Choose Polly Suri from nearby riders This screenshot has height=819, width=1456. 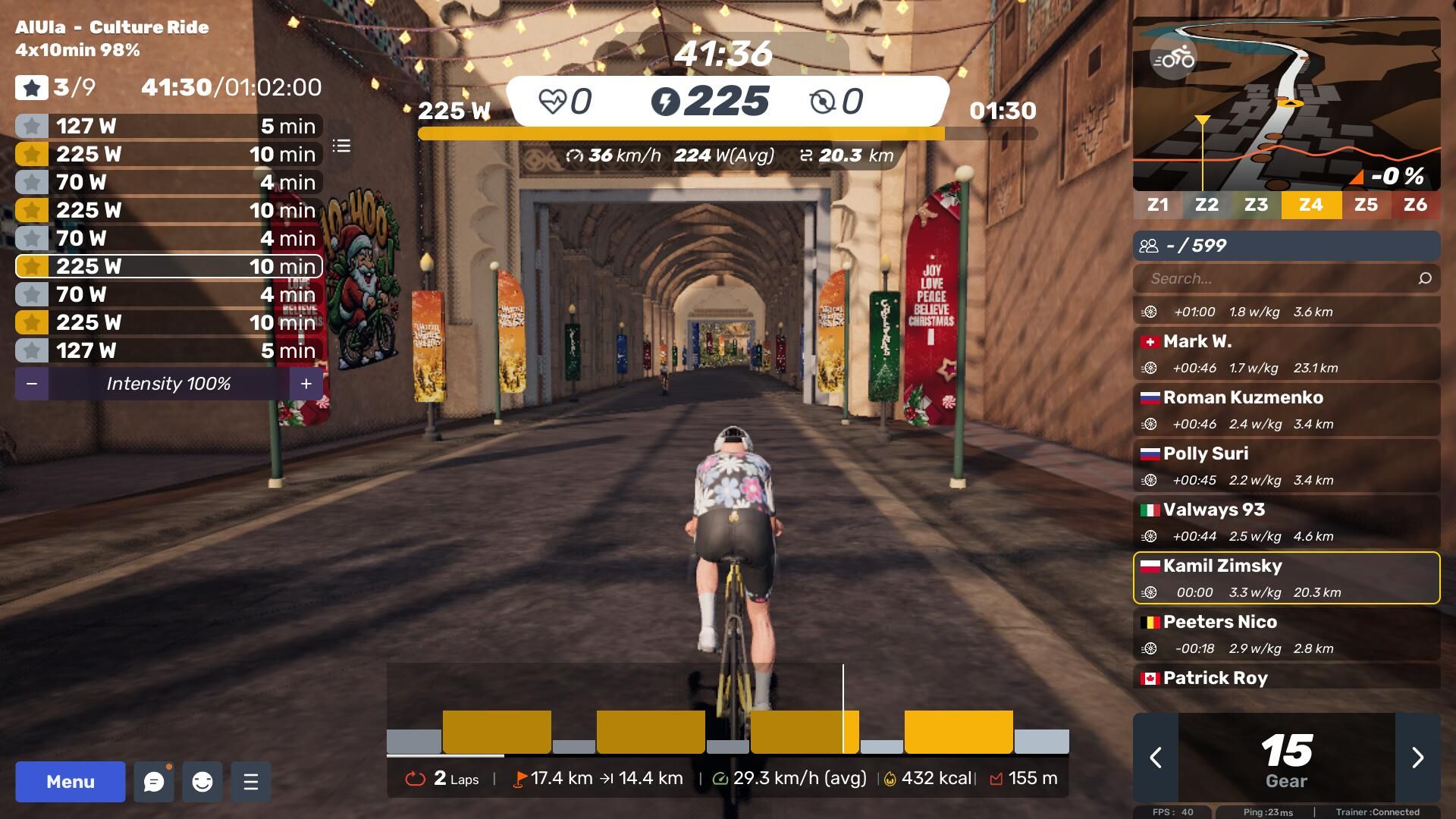(x=1286, y=466)
